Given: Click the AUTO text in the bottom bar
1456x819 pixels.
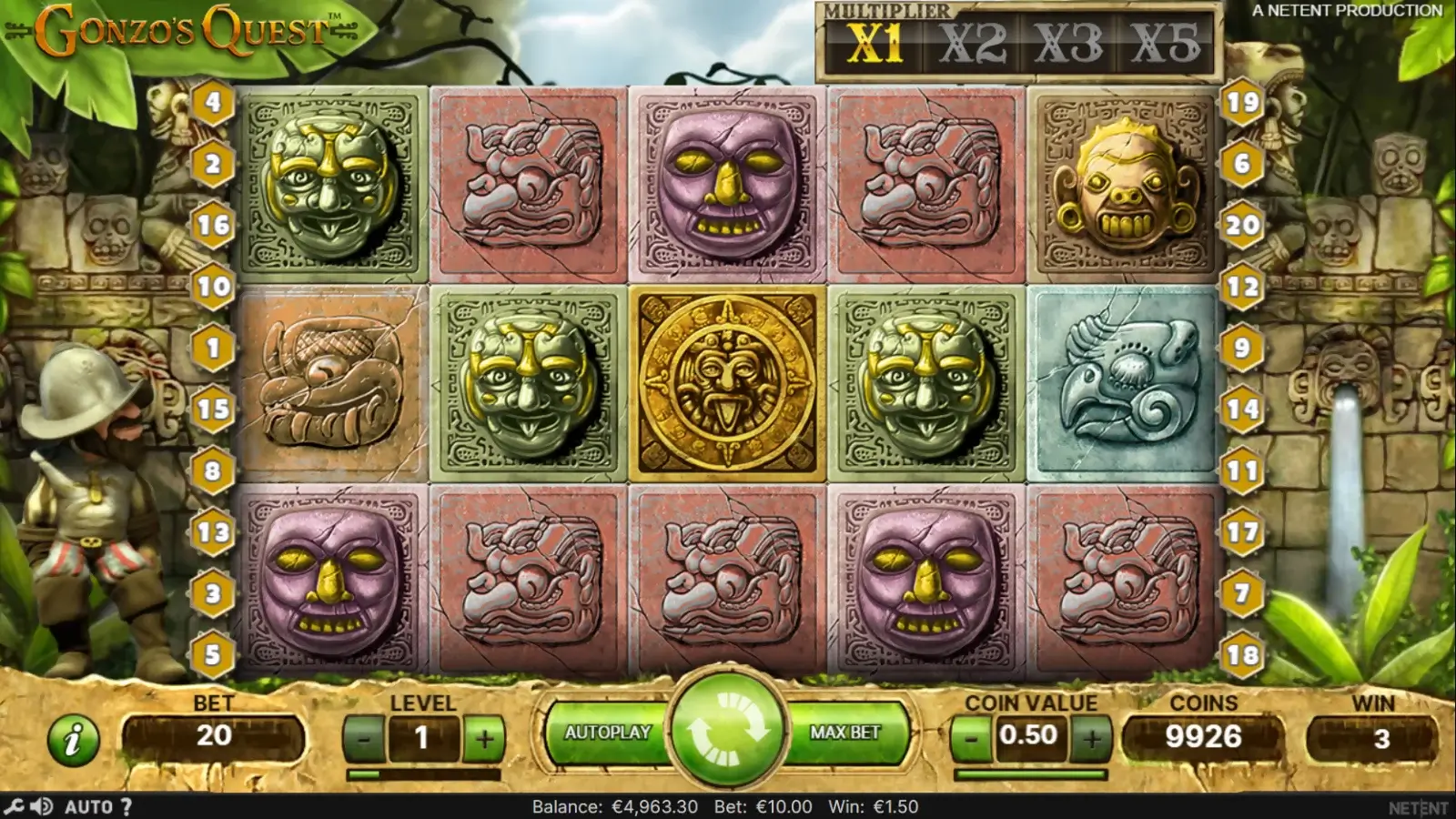Looking at the screenshot, I should pyautogui.click(x=88, y=806).
